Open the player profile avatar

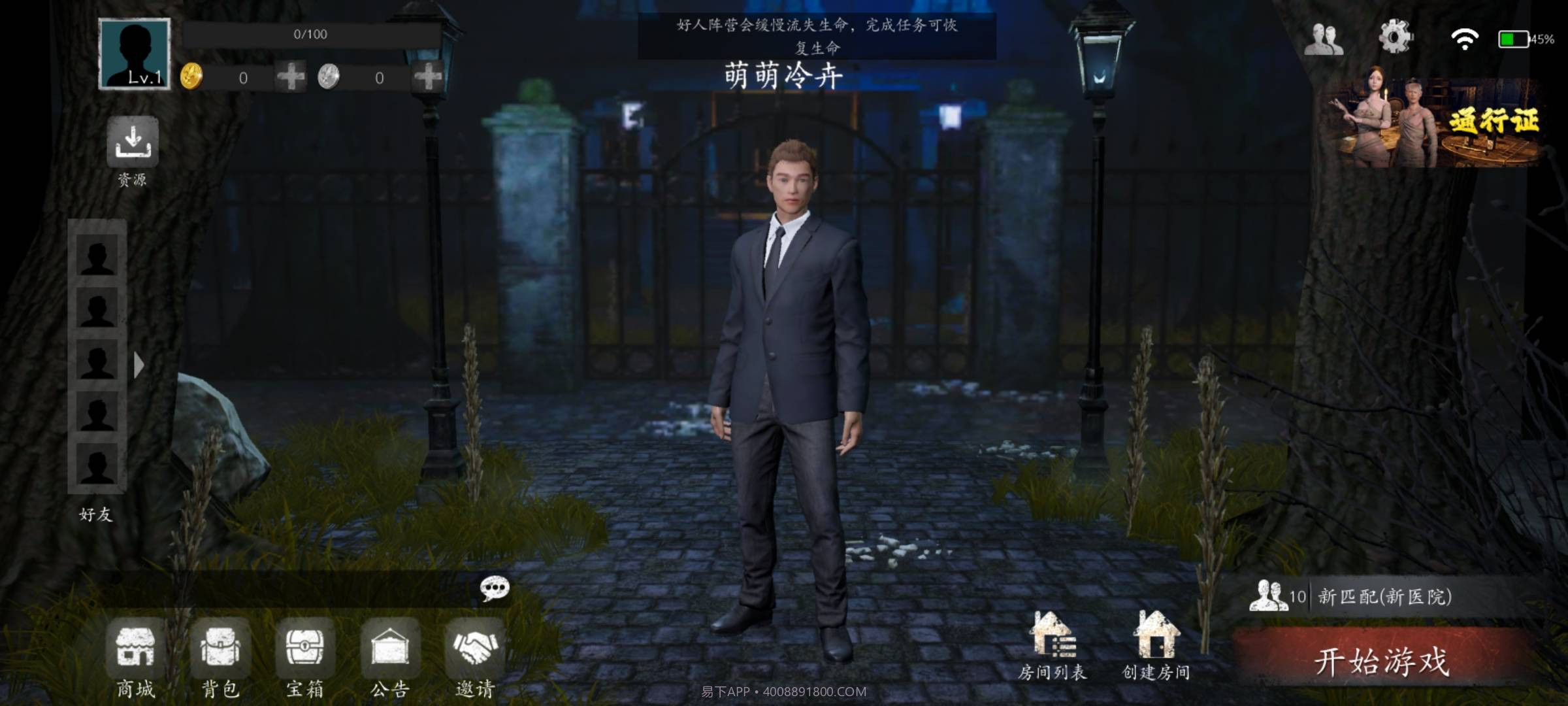(x=134, y=56)
